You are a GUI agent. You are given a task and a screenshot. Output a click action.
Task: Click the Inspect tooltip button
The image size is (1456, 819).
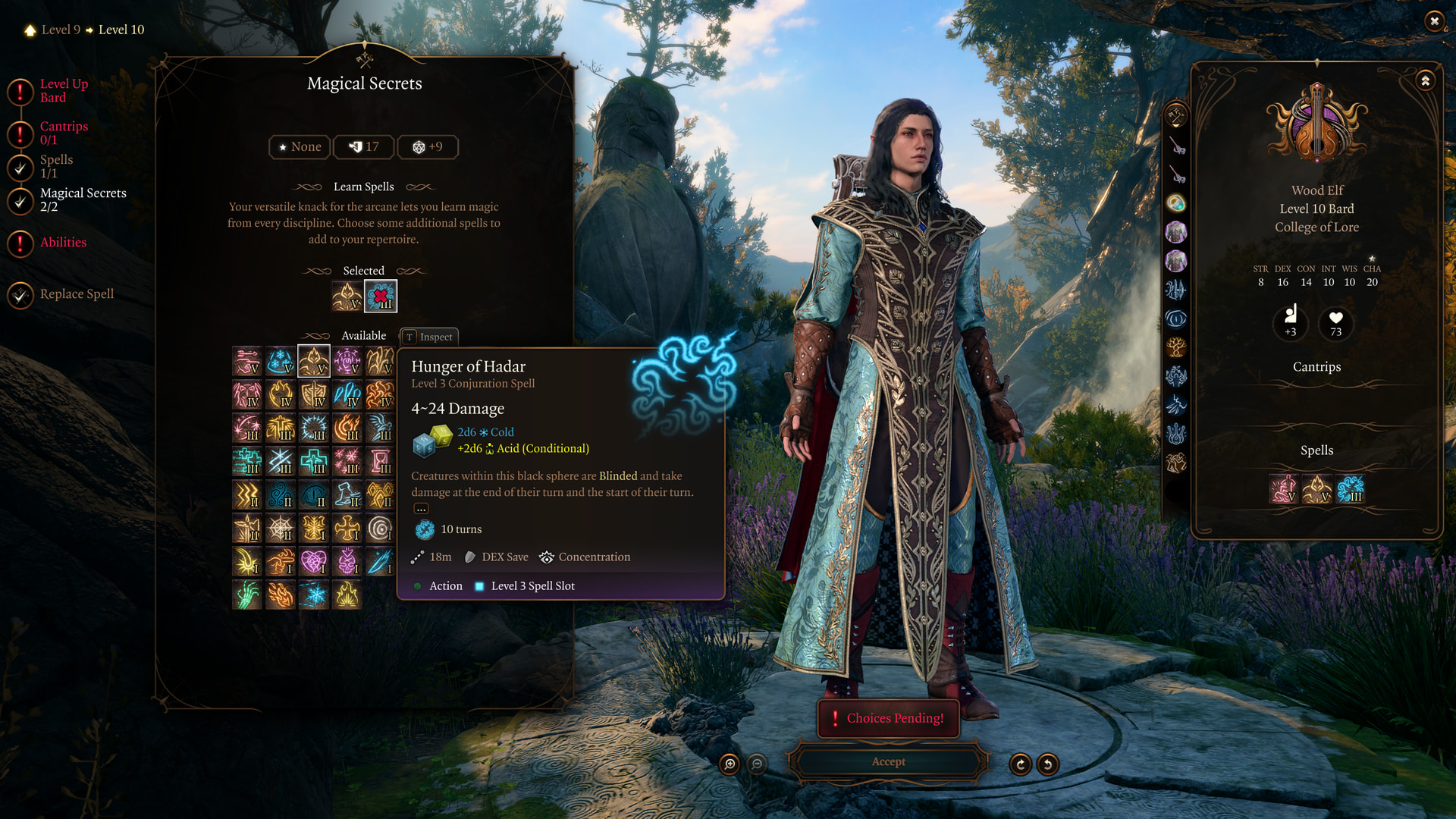coord(429,337)
